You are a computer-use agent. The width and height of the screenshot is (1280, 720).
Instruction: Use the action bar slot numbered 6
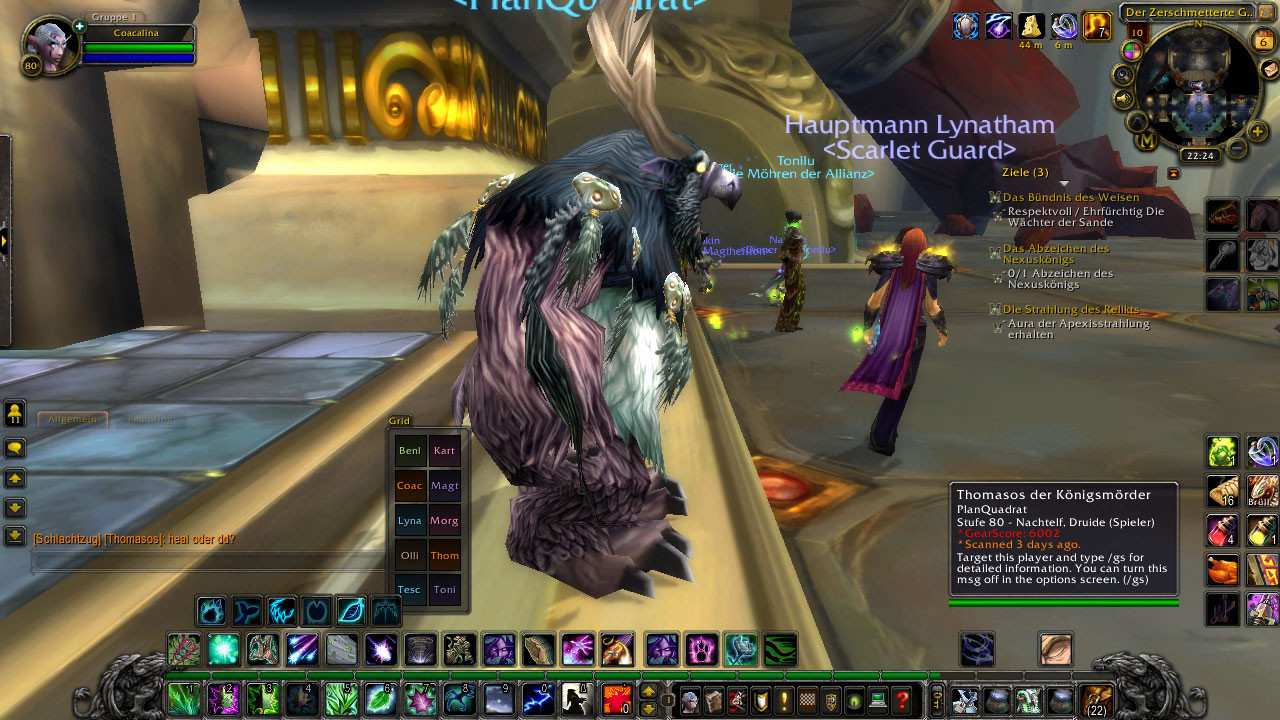tap(380, 699)
